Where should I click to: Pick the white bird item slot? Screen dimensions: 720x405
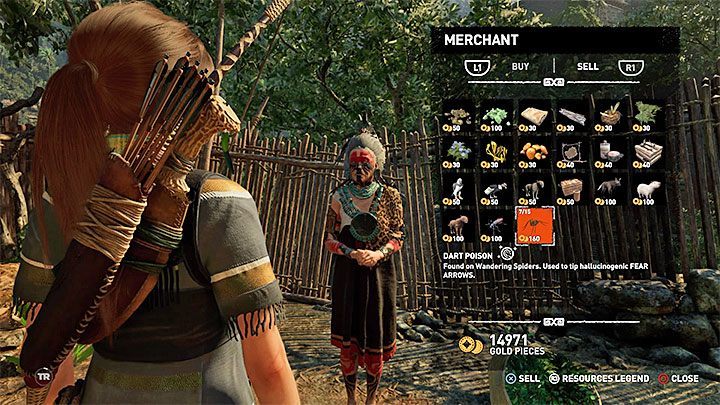coord(458,191)
